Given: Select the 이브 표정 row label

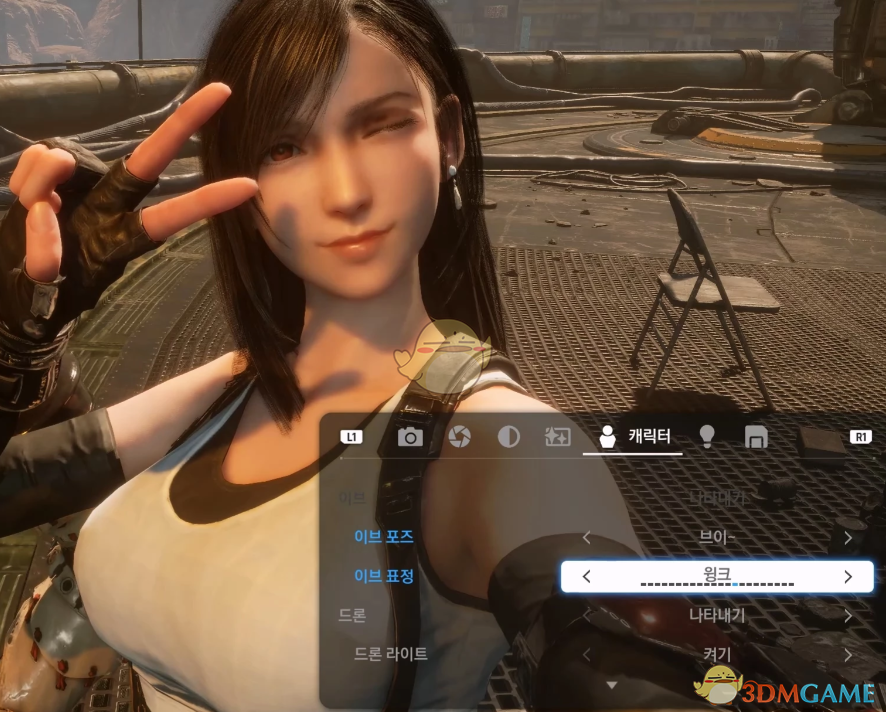Looking at the screenshot, I should tap(384, 576).
